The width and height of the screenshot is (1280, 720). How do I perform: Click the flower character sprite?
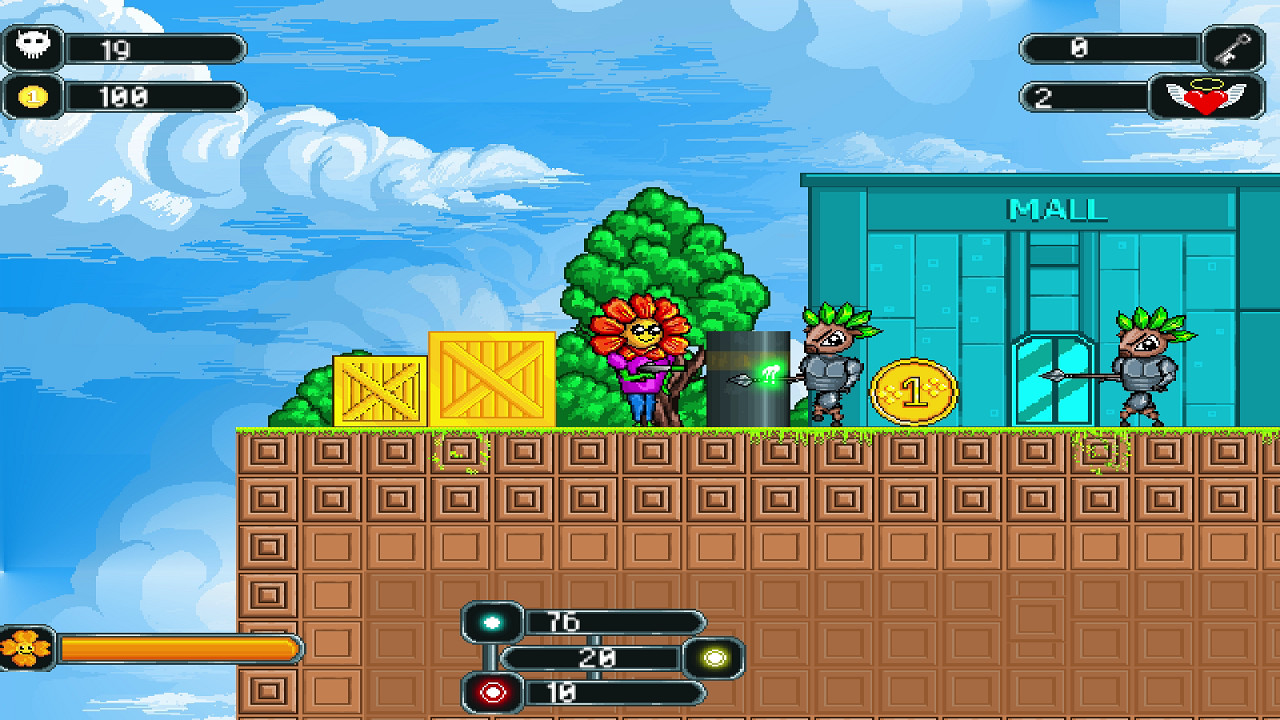click(x=640, y=360)
